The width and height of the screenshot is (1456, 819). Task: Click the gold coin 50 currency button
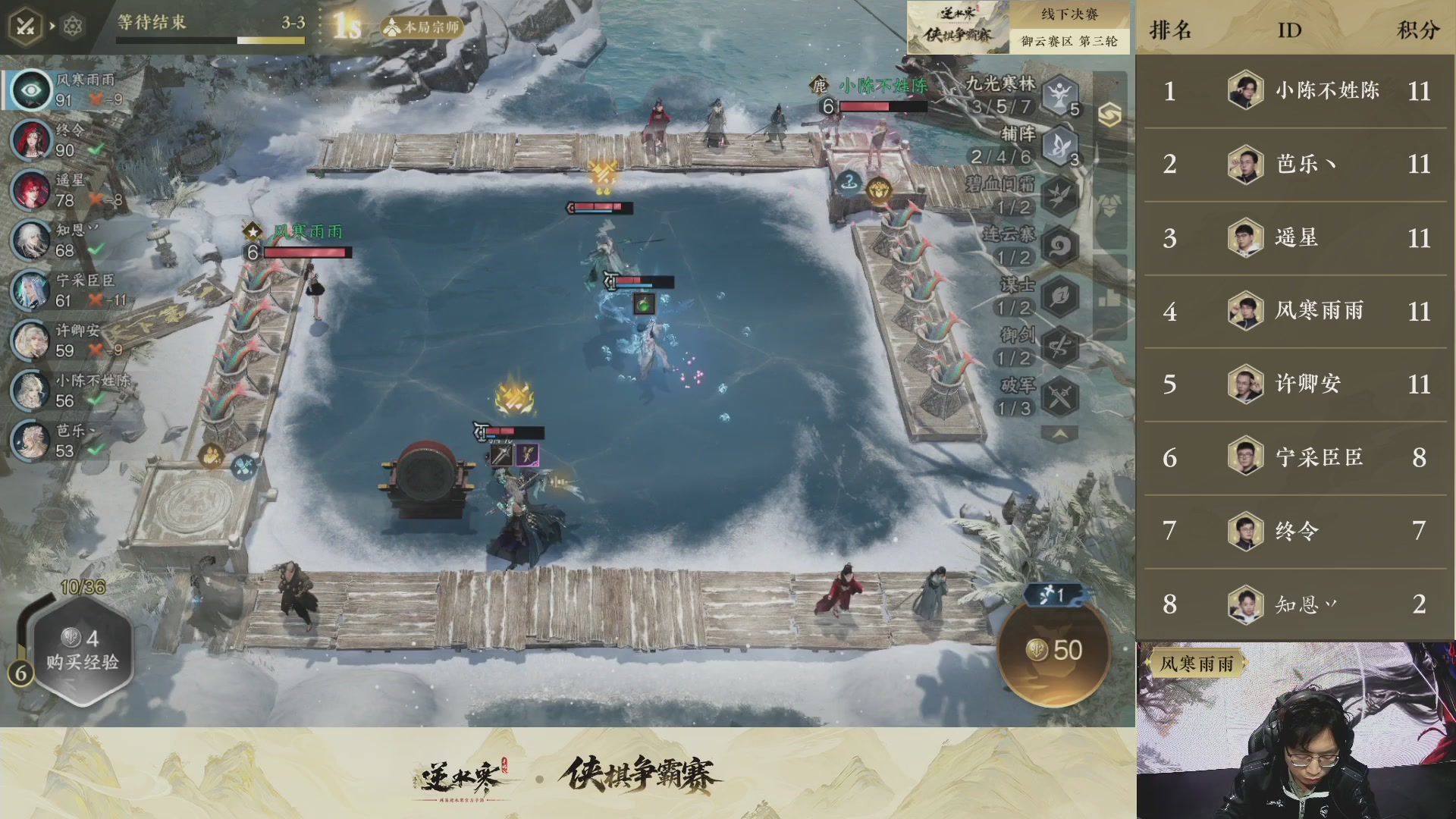[1054, 649]
